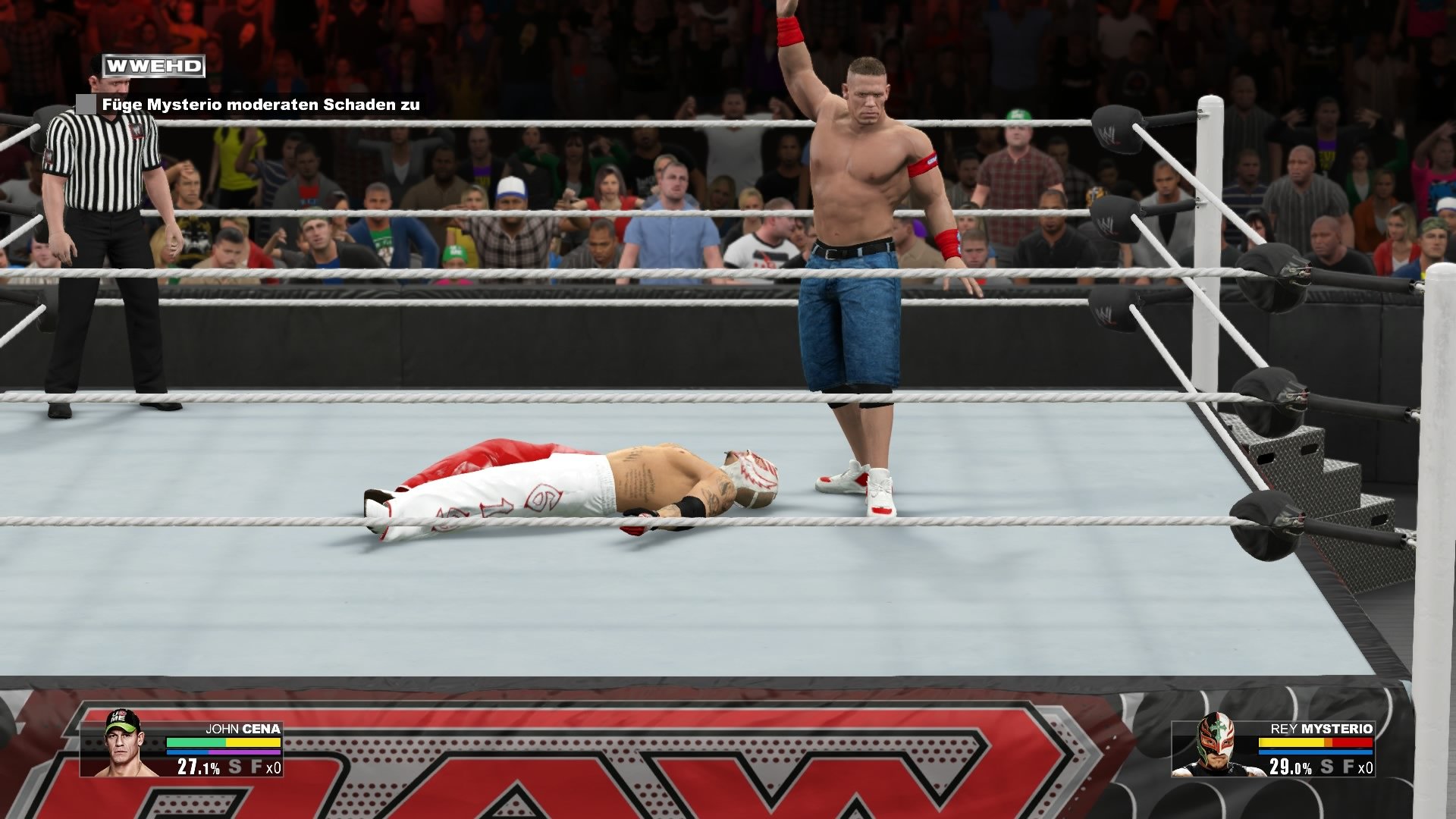This screenshot has height=819, width=1456.
Task: Click Mysterio's 29.0% damage readout
Action: (x=1291, y=767)
